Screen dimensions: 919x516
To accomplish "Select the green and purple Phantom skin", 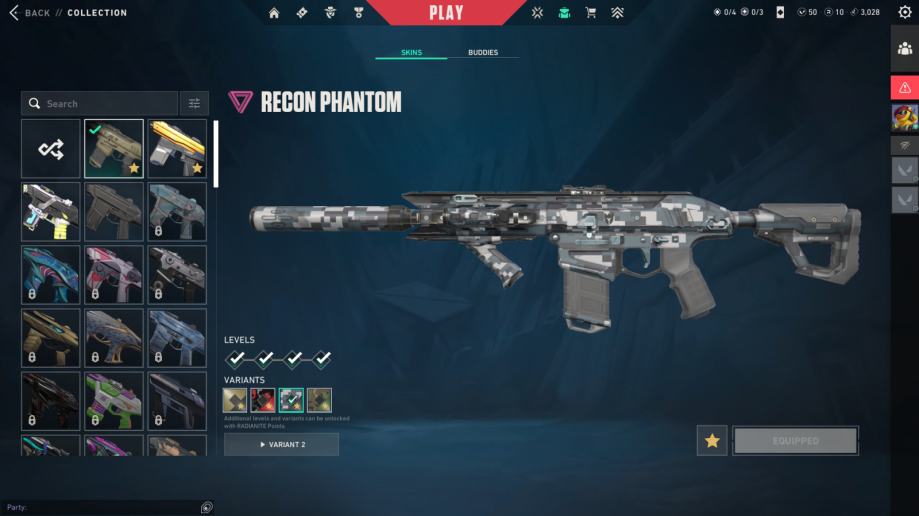I will (114, 400).
